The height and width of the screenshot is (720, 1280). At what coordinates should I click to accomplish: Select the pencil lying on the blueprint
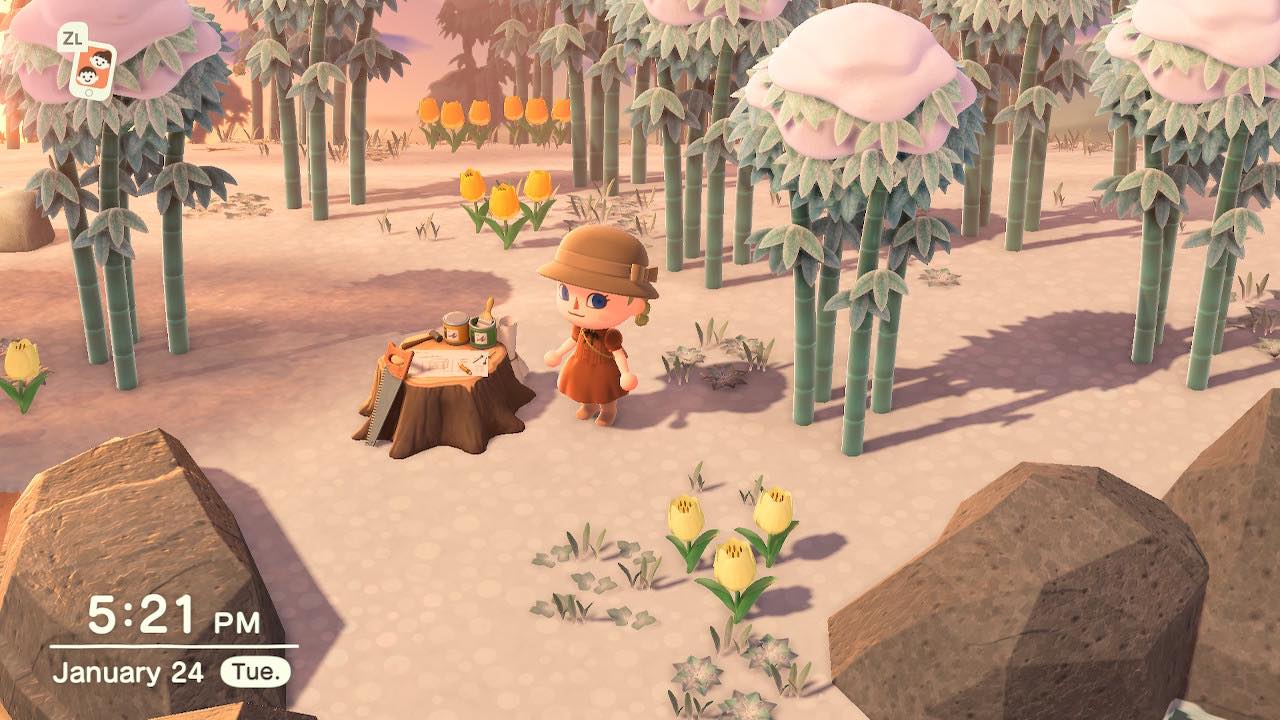coord(466,368)
